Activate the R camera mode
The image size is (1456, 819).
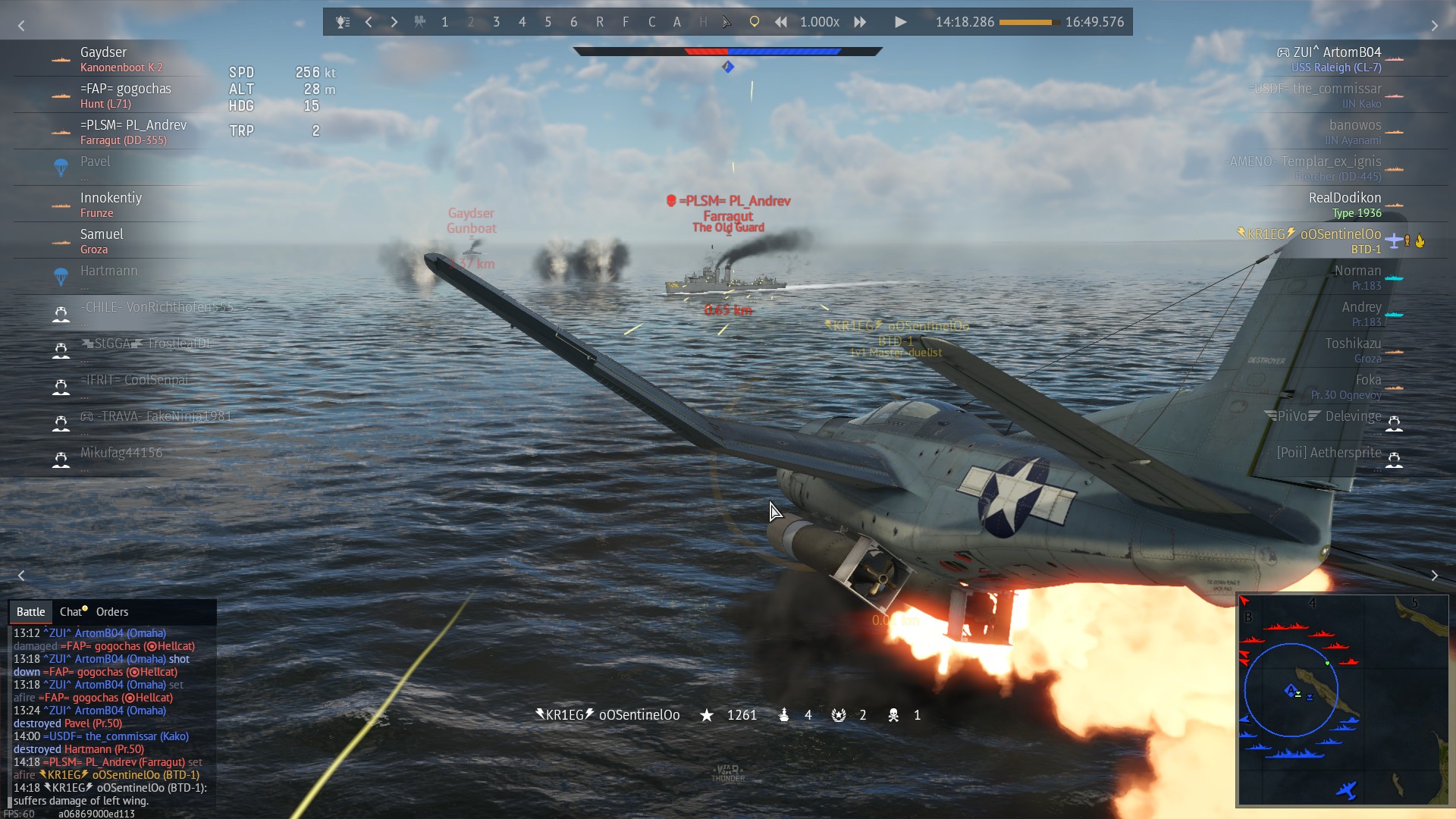pos(600,22)
